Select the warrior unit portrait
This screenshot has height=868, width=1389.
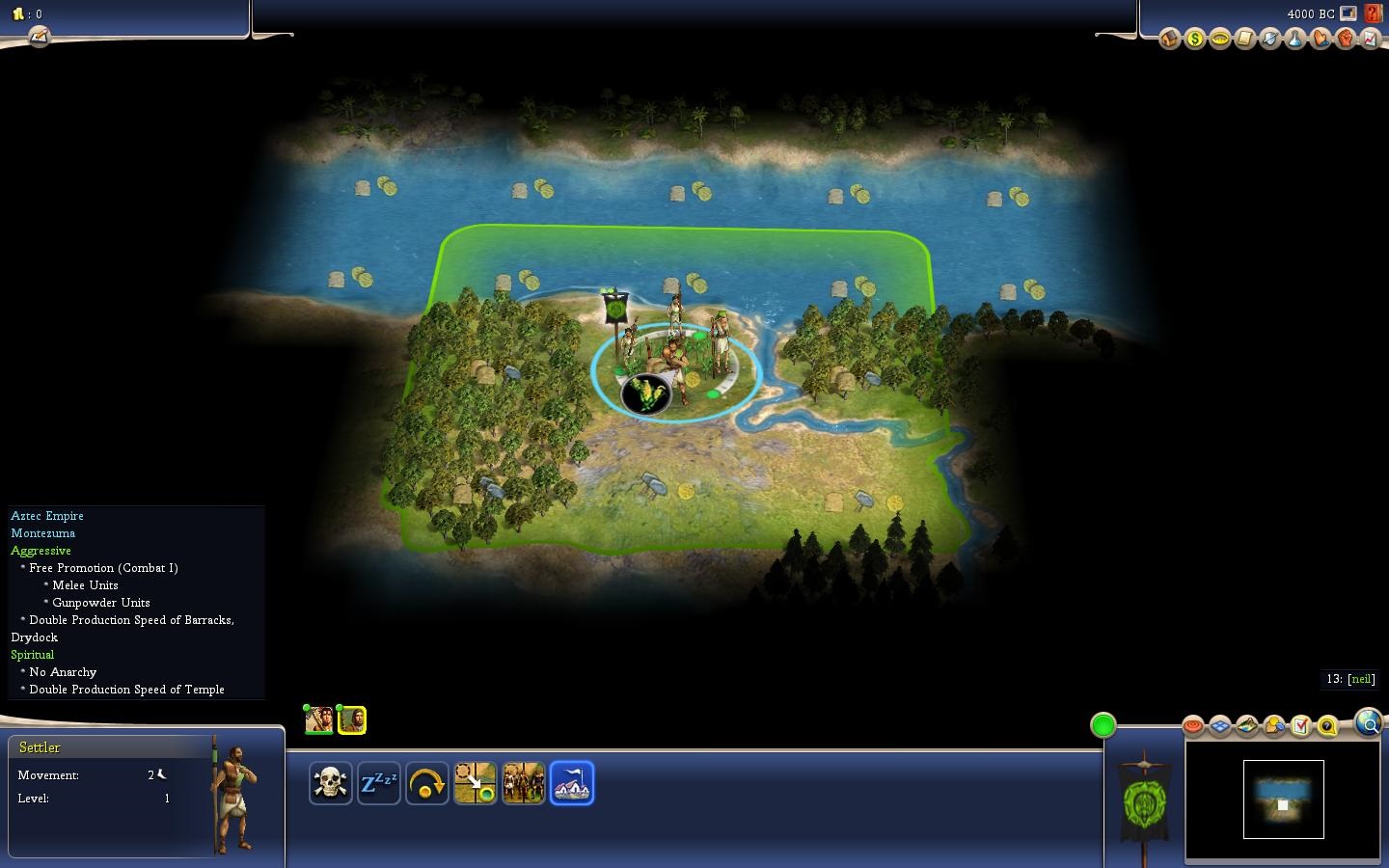pos(319,719)
